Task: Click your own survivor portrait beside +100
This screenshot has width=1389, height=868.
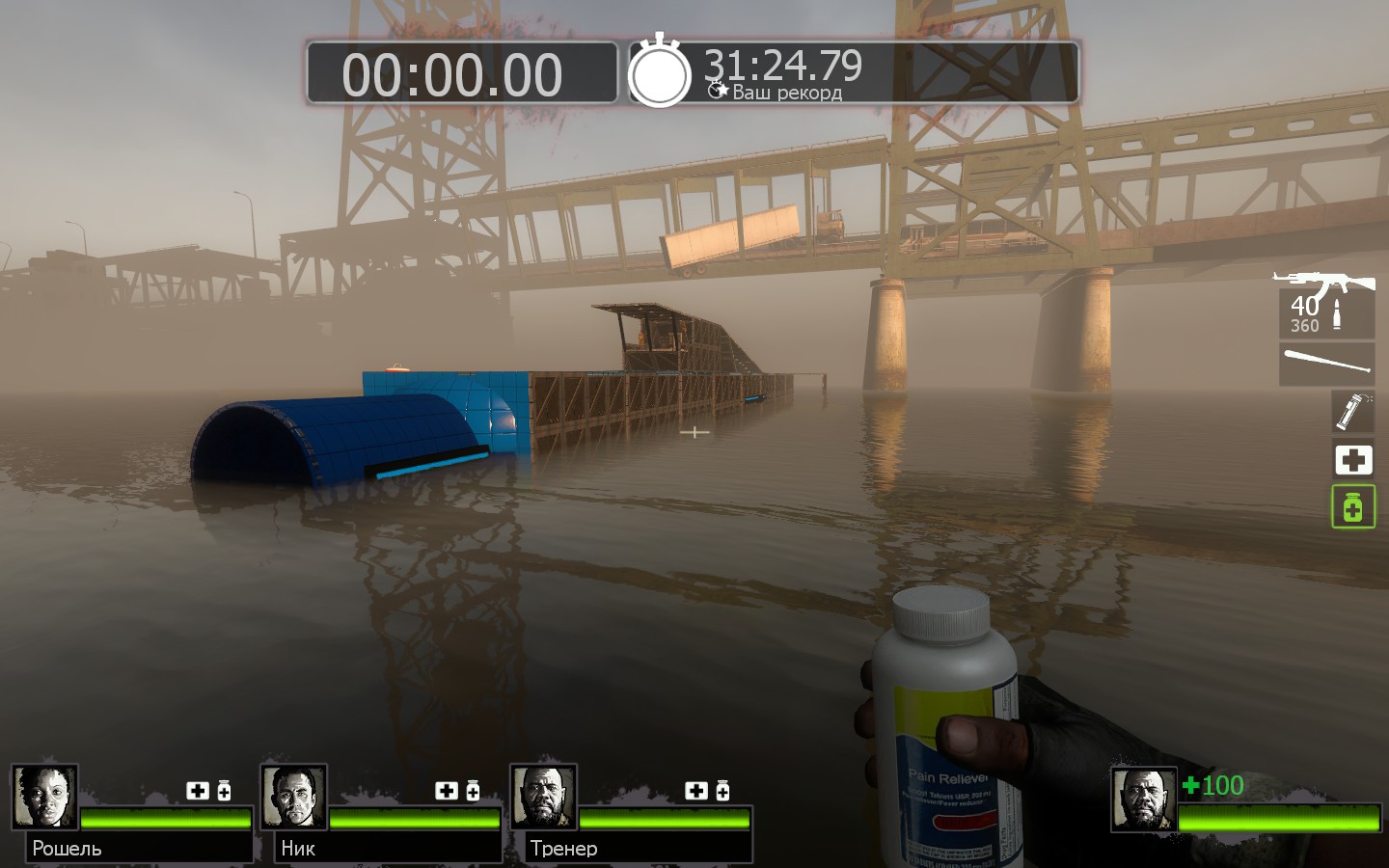Action: tap(1143, 800)
